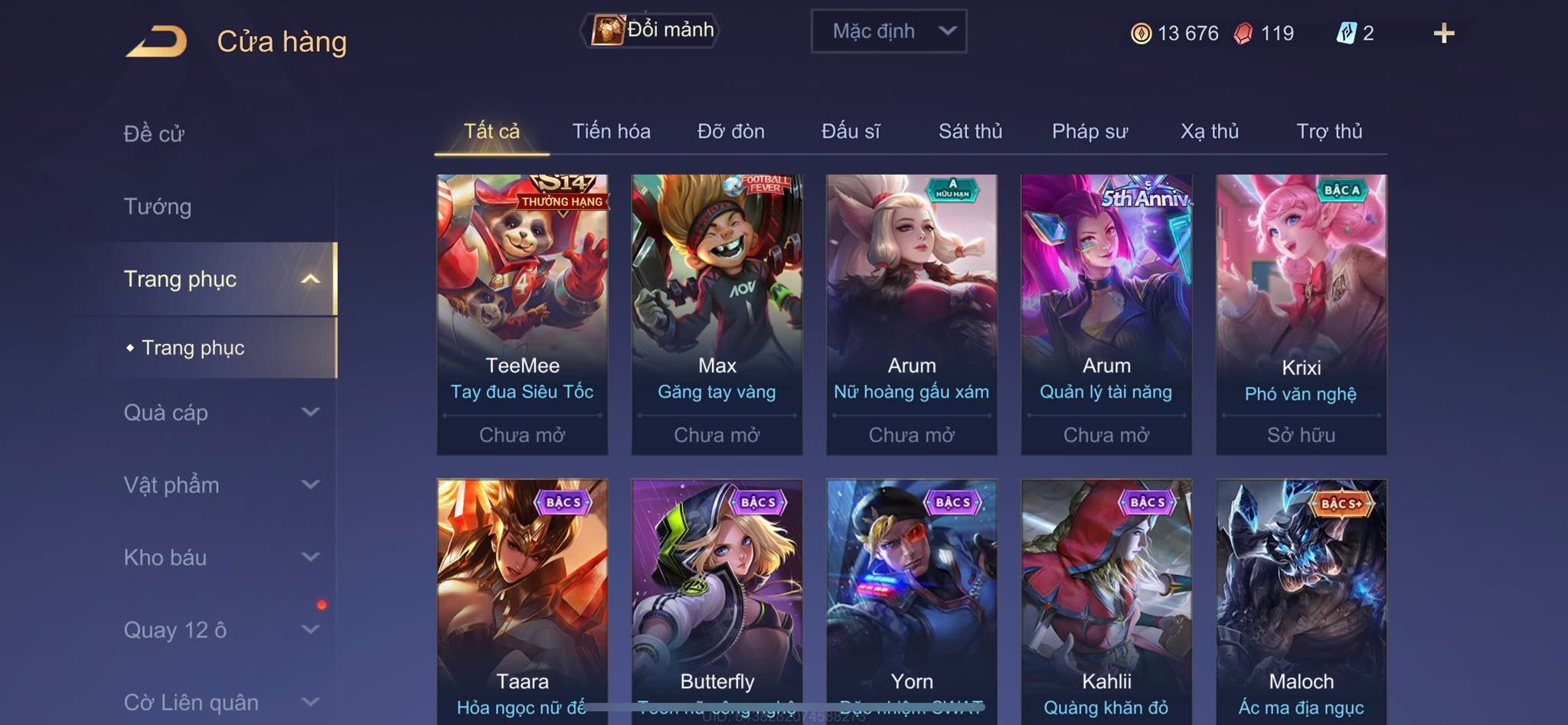Go back using the gold arrow
Viewport: 1568px width, 725px height.
(x=157, y=41)
